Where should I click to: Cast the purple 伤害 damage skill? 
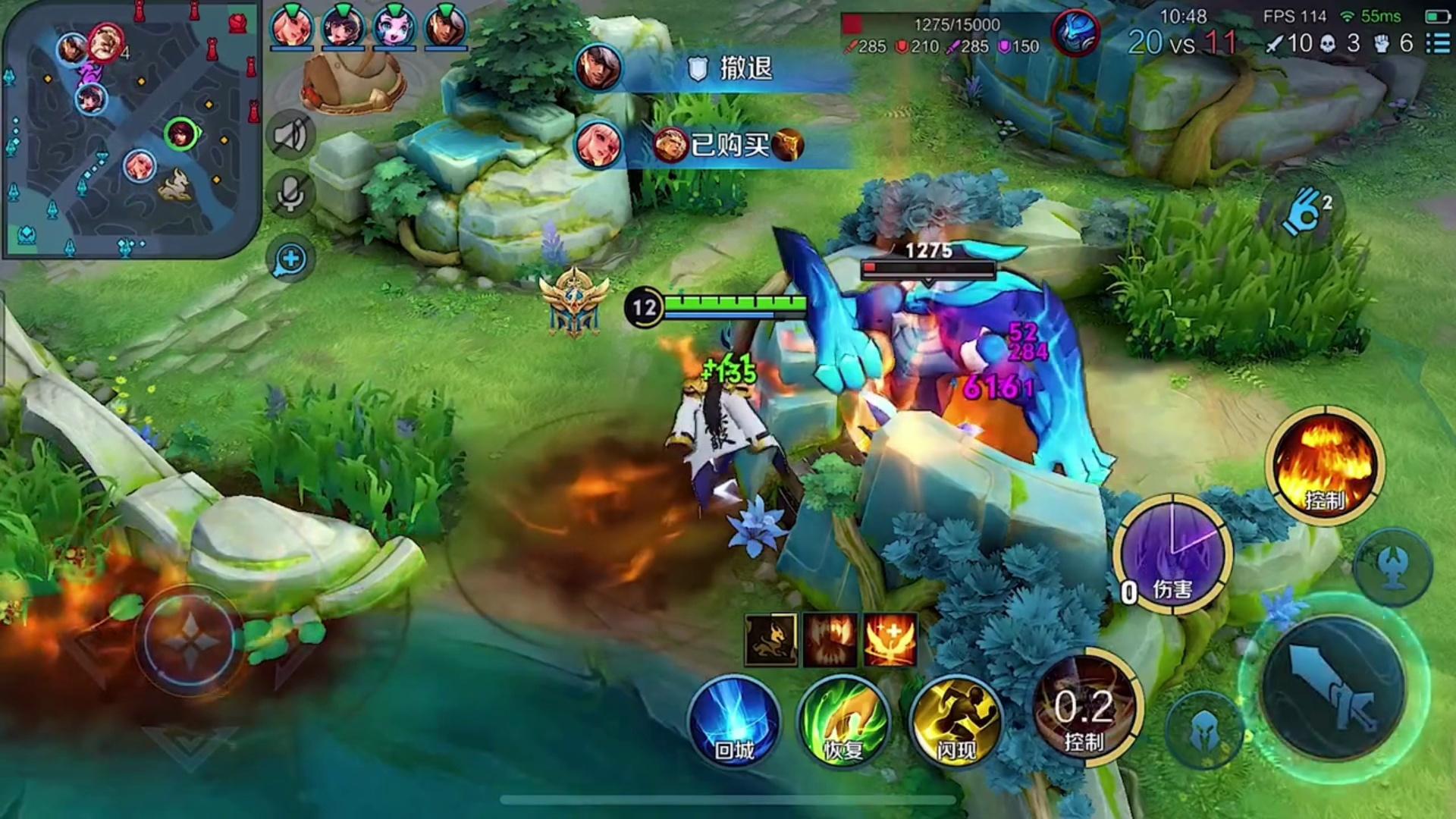coord(1172,554)
